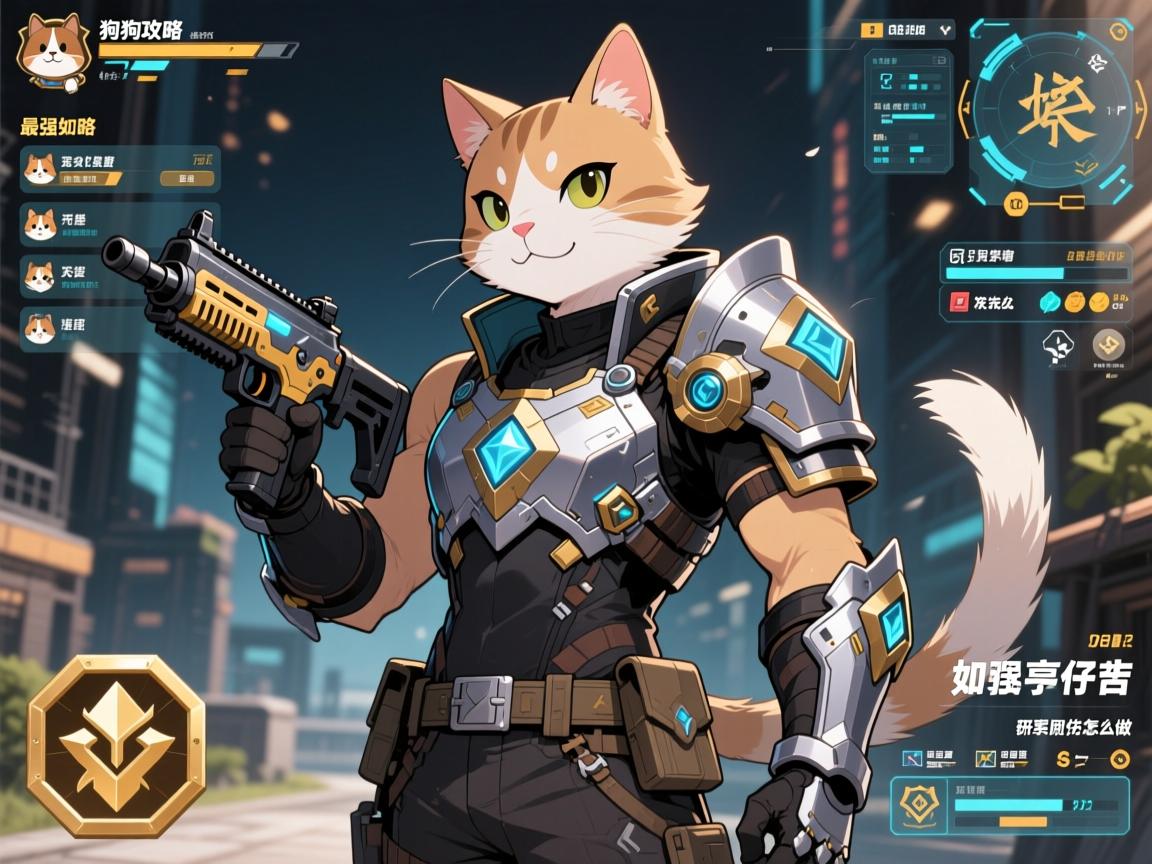
Task: Click the gold shield crest icon
Action: [x=917, y=802]
